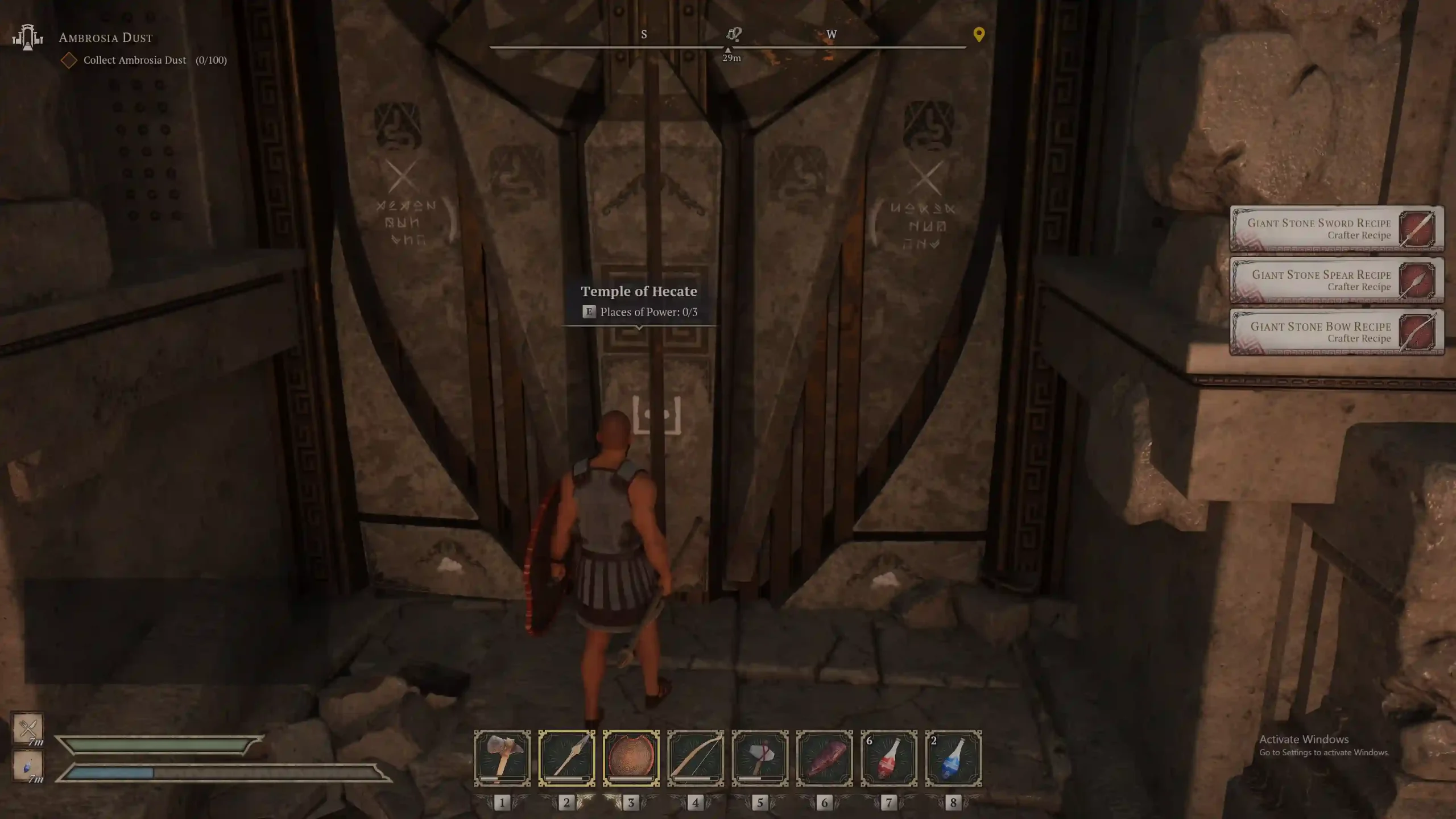1456x819 pixels.
Task: Select the stone hammer hotbar slot
Action: coord(502,758)
